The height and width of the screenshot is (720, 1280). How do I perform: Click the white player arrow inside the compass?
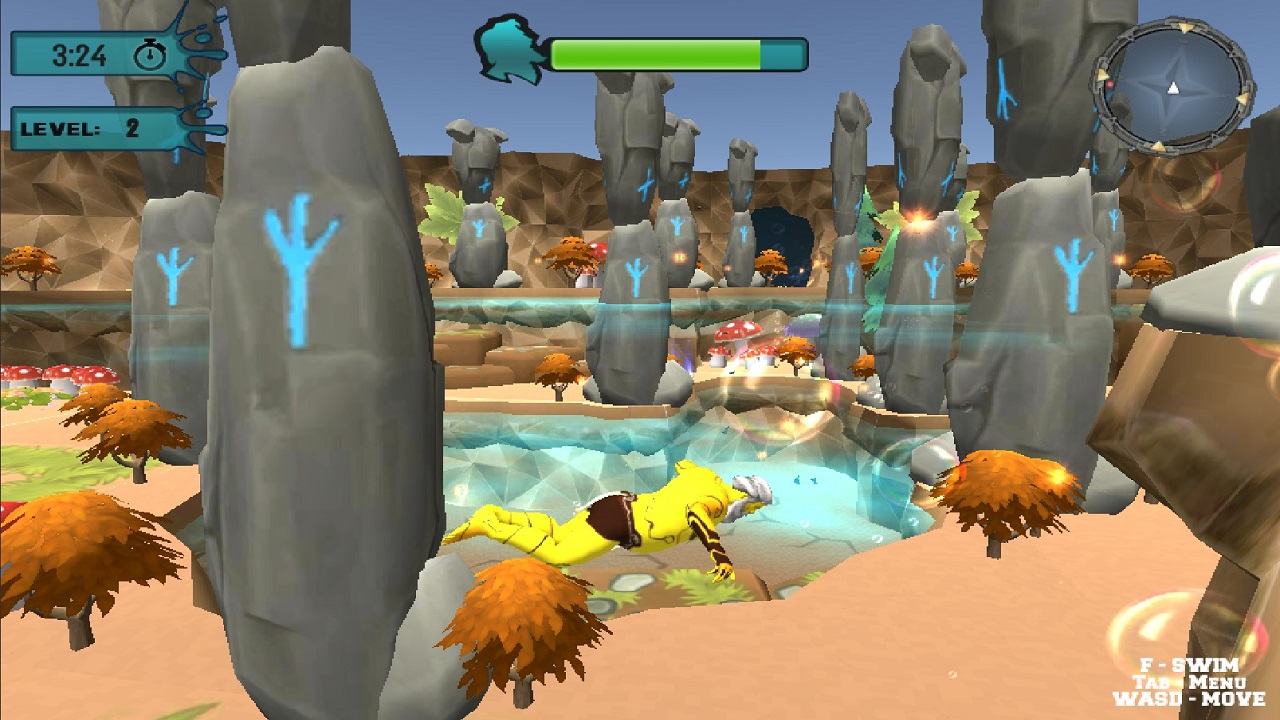pos(1173,88)
